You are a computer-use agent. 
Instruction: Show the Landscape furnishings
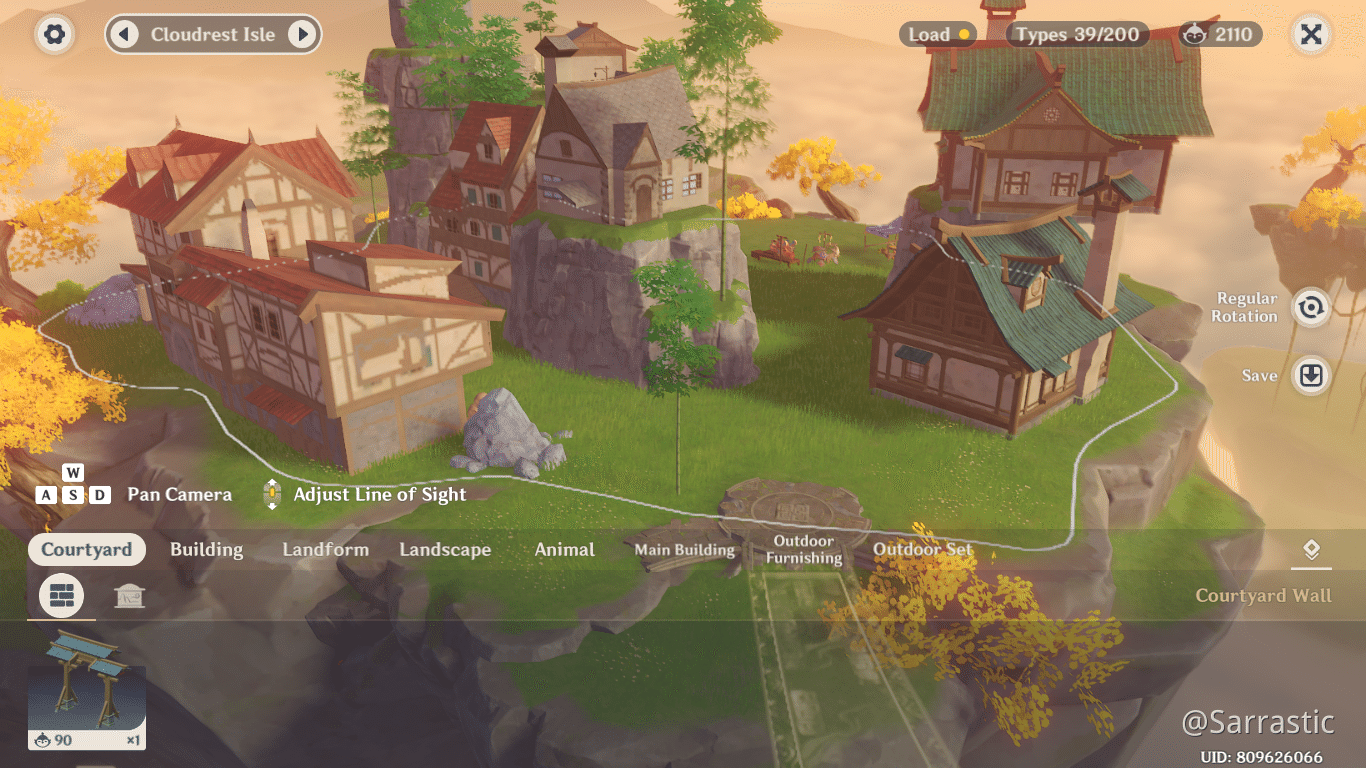coord(445,550)
